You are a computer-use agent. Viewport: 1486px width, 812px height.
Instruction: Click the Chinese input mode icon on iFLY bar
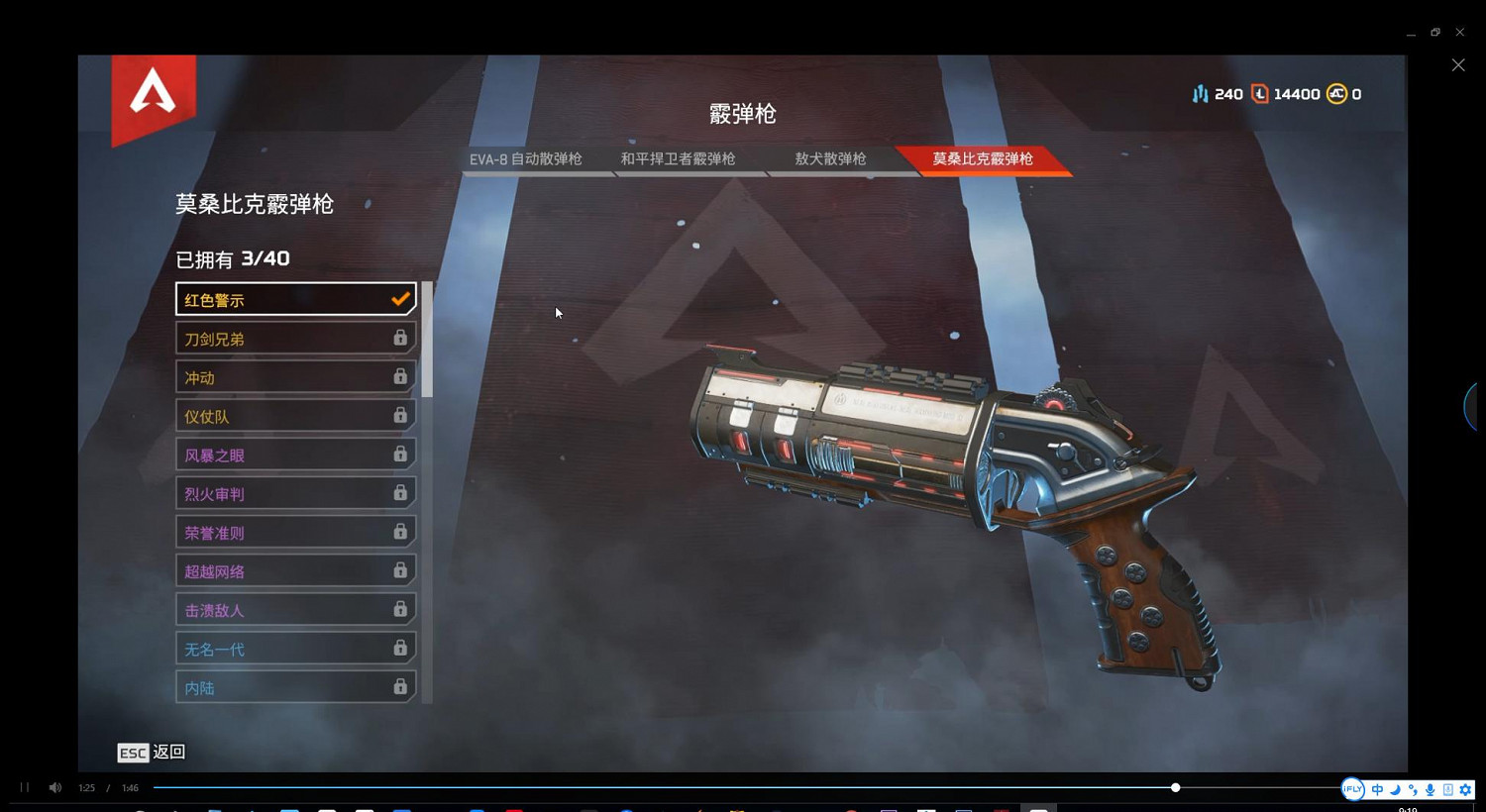[1377, 789]
